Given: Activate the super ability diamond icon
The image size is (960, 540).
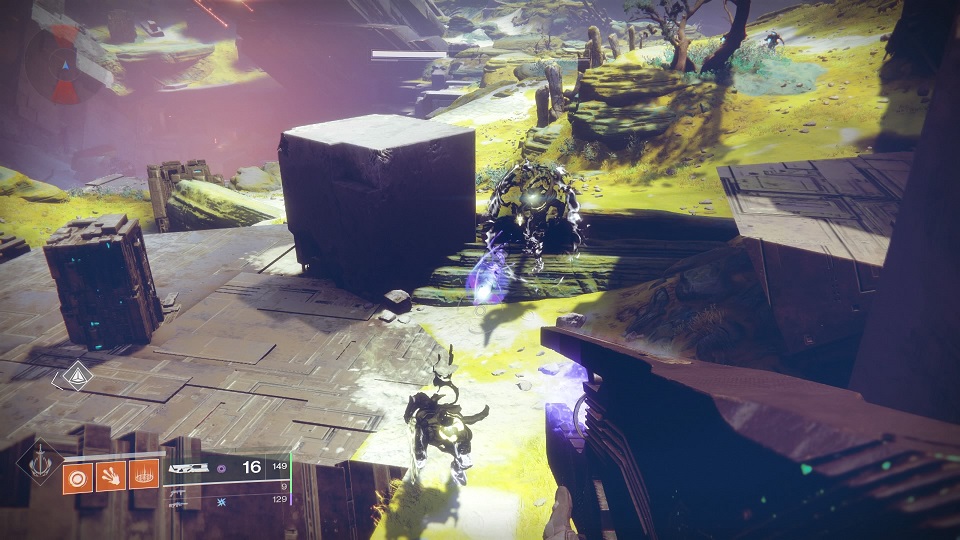Looking at the screenshot, I should click(x=39, y=463).
